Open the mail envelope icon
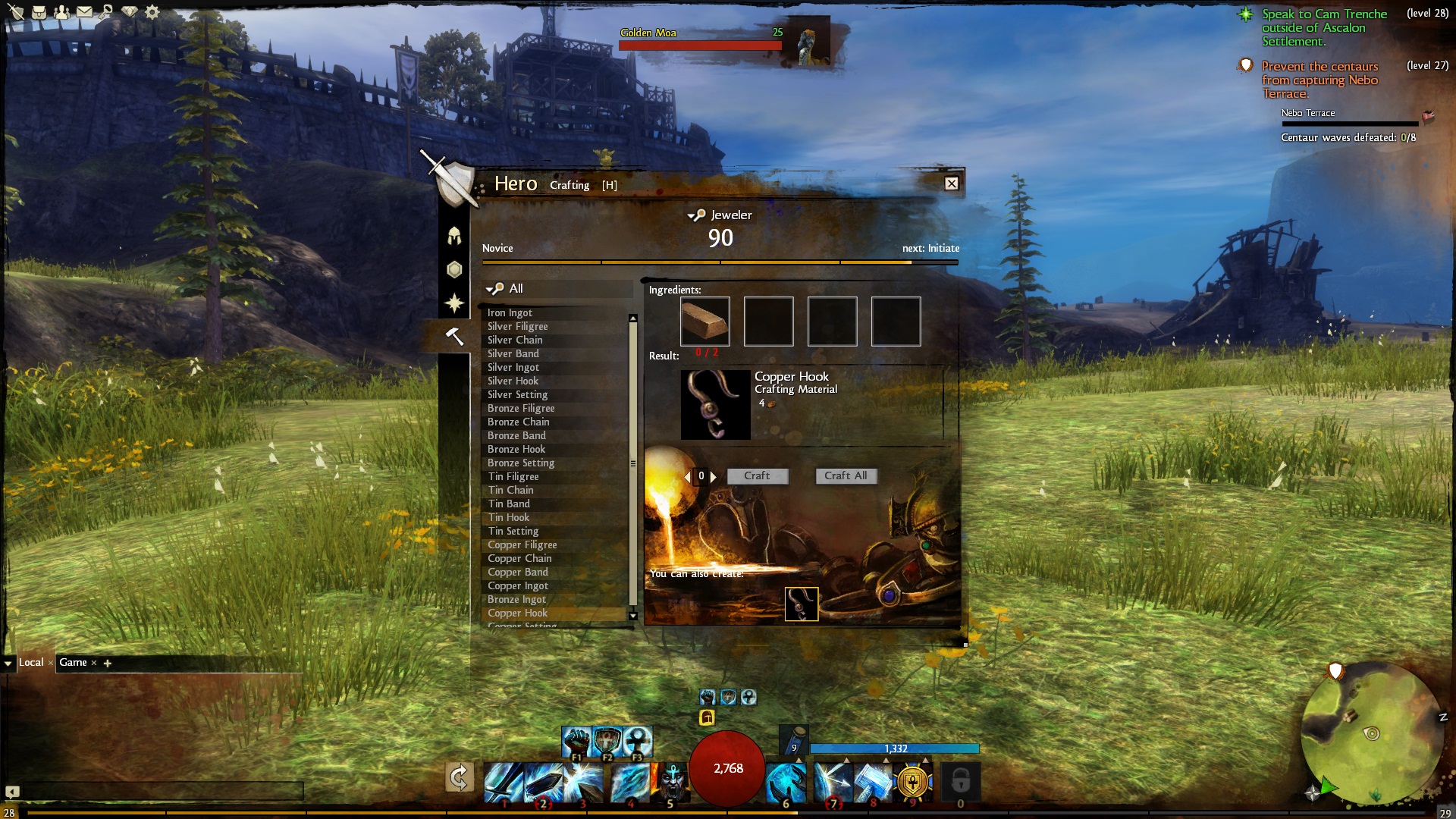The width and height of the screenshot is (1456, 819). pos(84,12)
